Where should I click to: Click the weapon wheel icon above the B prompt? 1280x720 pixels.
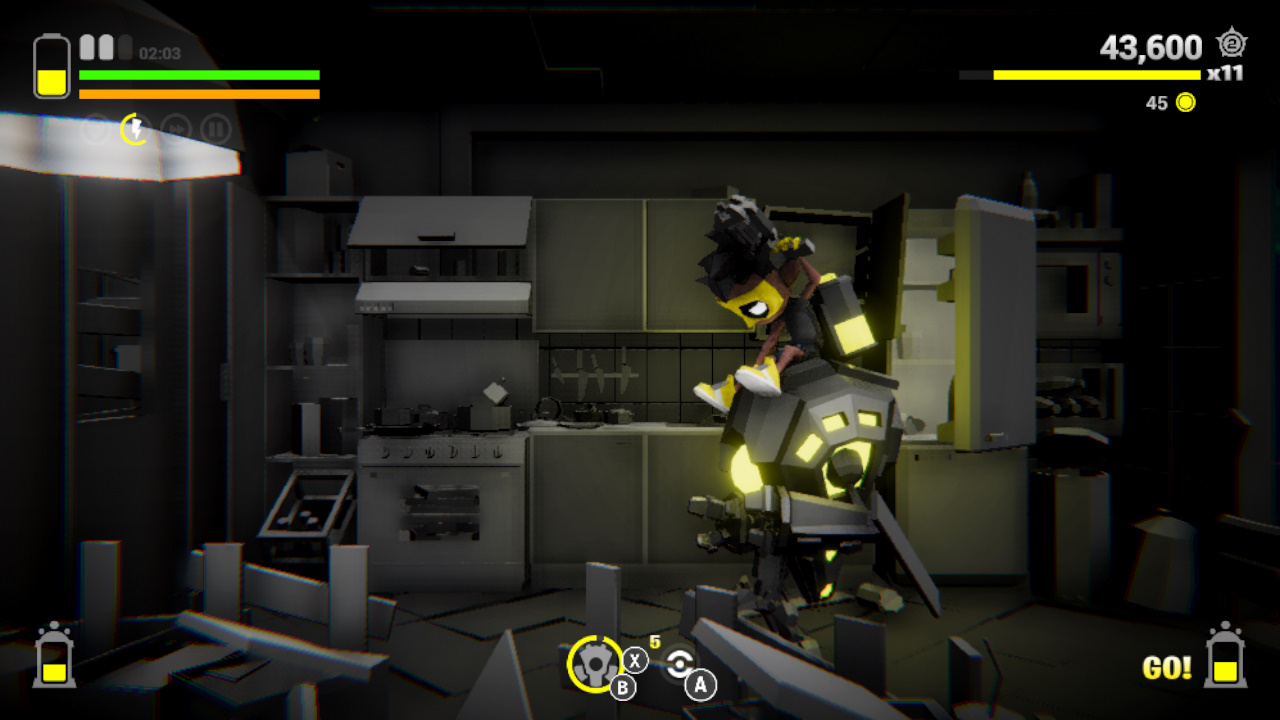(x=597, y=662)
